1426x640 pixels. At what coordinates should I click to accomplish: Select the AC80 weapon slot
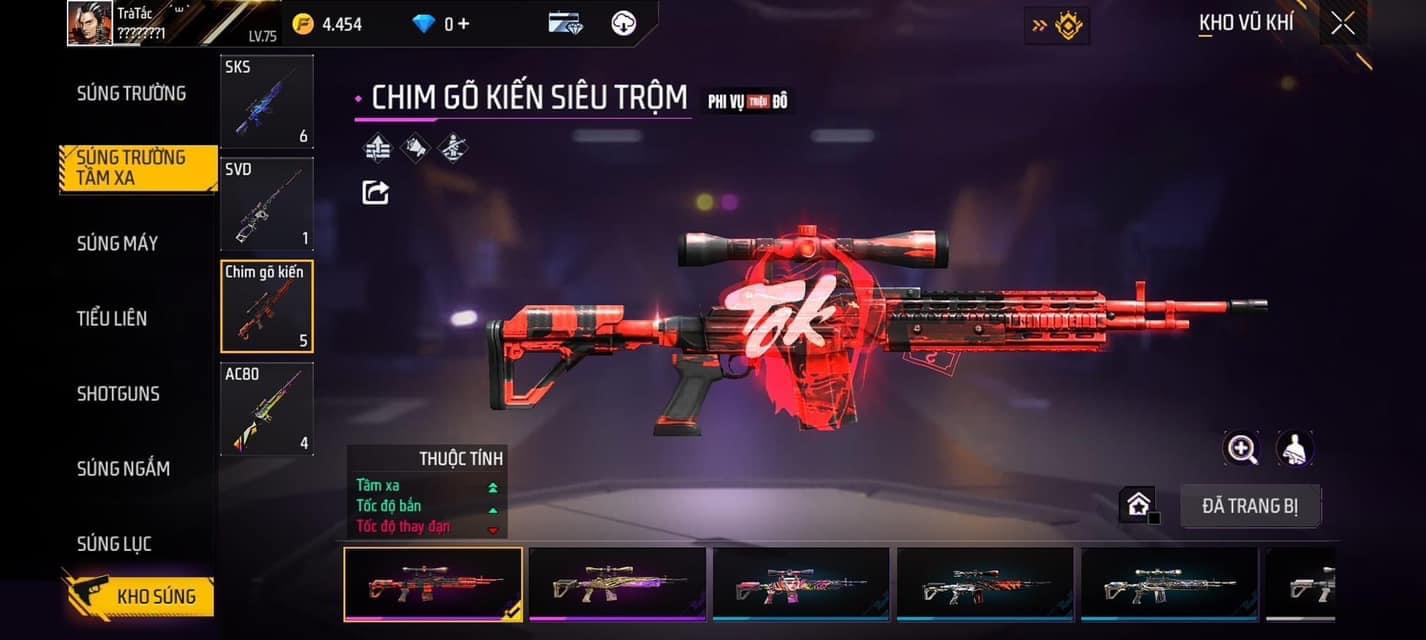coord(267,409)
